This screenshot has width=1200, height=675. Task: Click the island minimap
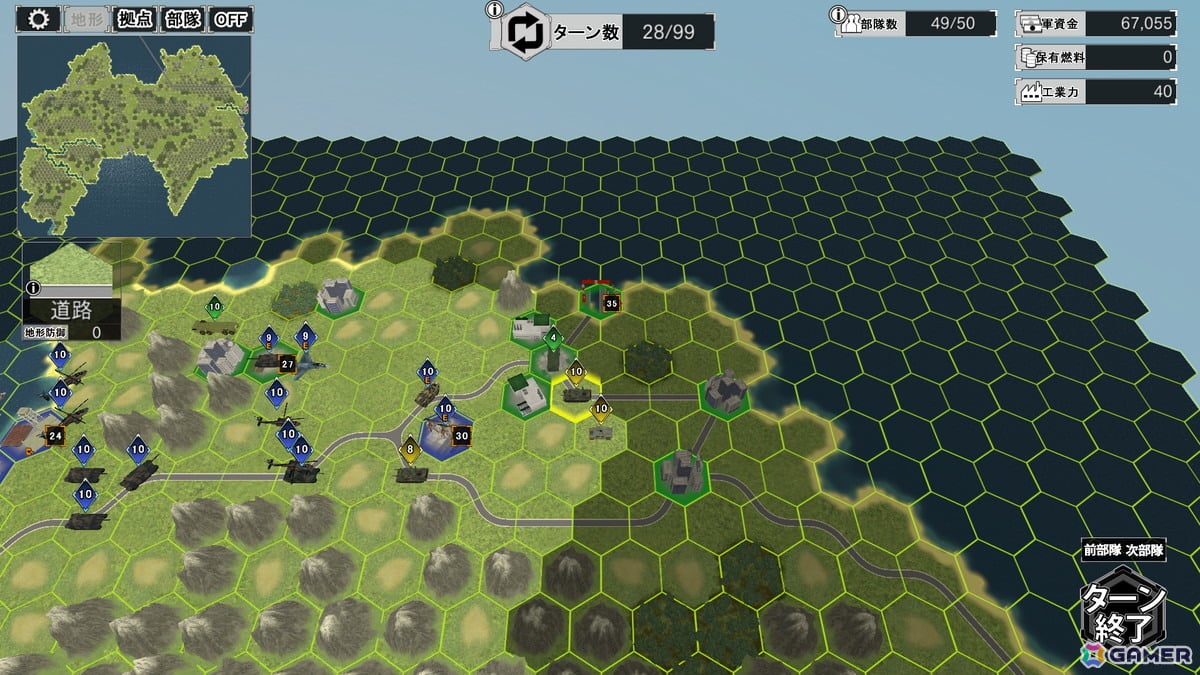pos(134,135)
